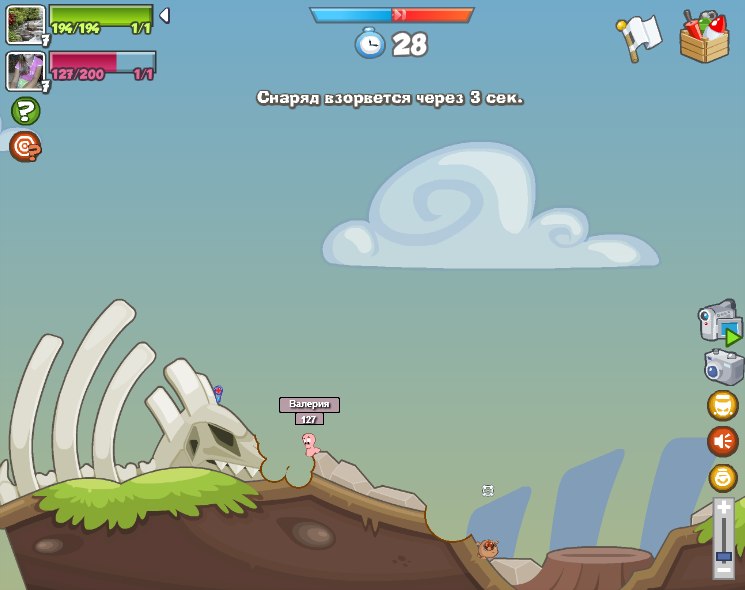The width and height of the screenshot is (745, 590).
Task: Take a screenshot with the photo camera
Action: (723, 367)
